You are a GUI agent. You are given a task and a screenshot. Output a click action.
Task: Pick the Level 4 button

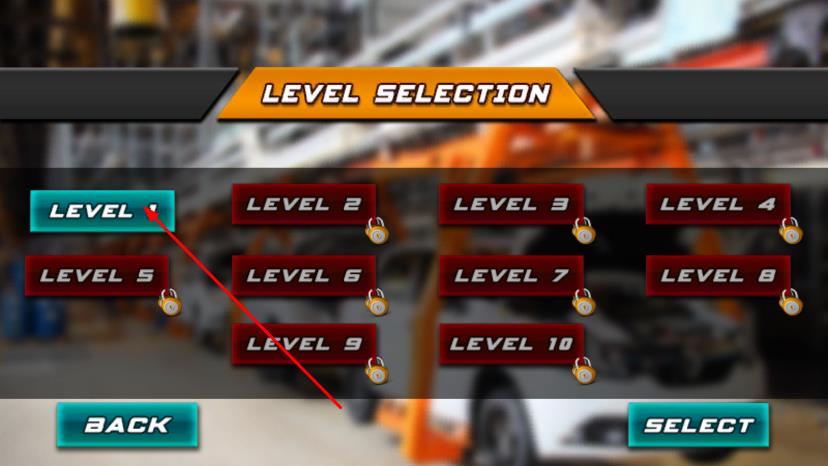click(x=718, y=205)
